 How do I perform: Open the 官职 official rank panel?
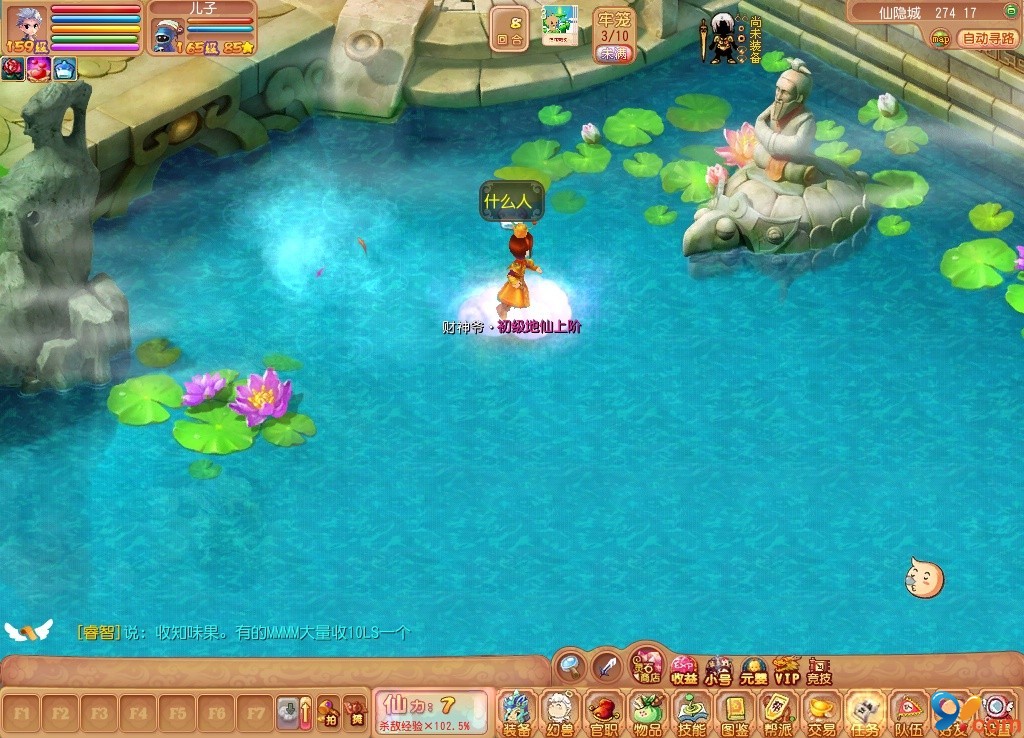tap(603, 712)
